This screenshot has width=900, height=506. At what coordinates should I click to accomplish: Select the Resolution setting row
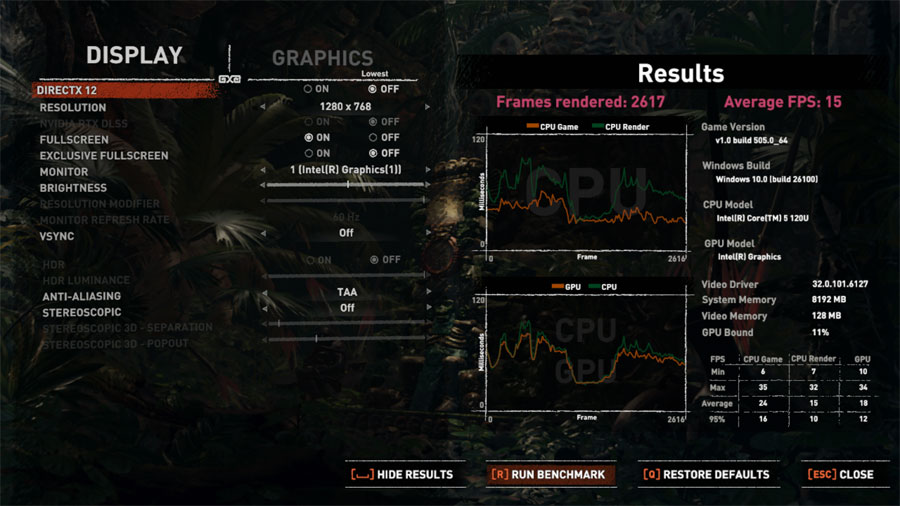(73, 107)
